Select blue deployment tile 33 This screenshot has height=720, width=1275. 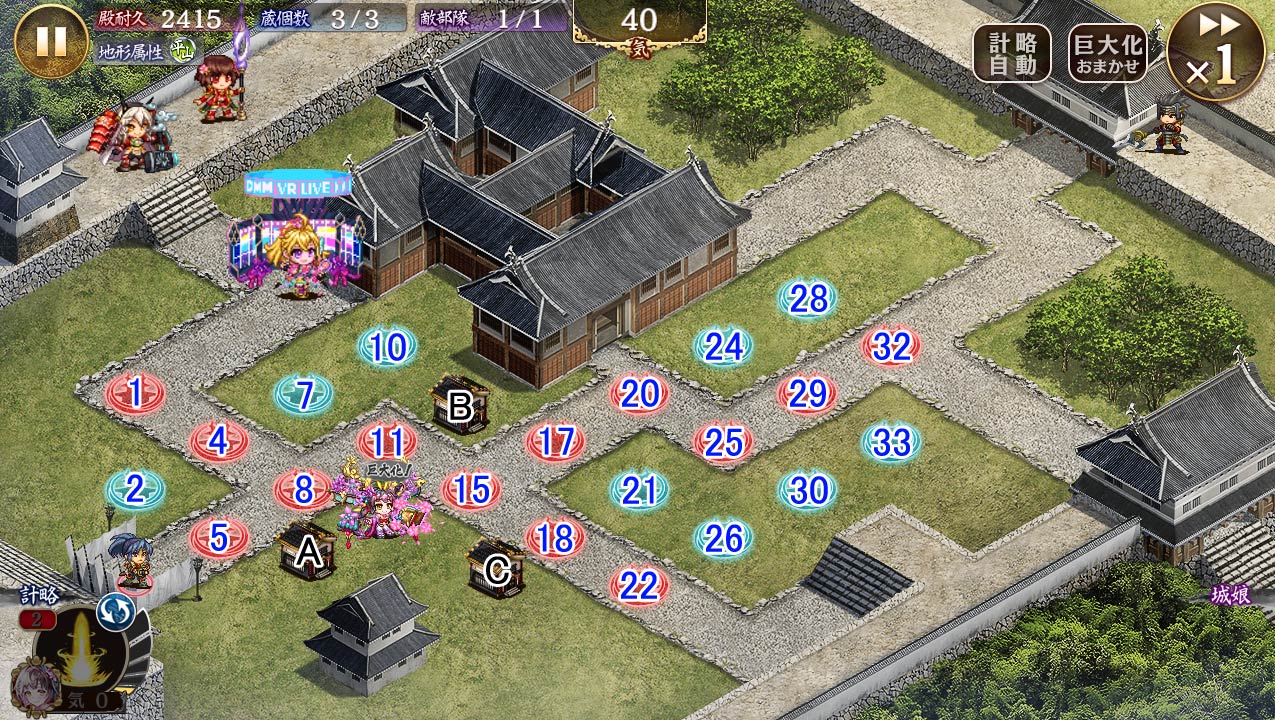[891, 442]
